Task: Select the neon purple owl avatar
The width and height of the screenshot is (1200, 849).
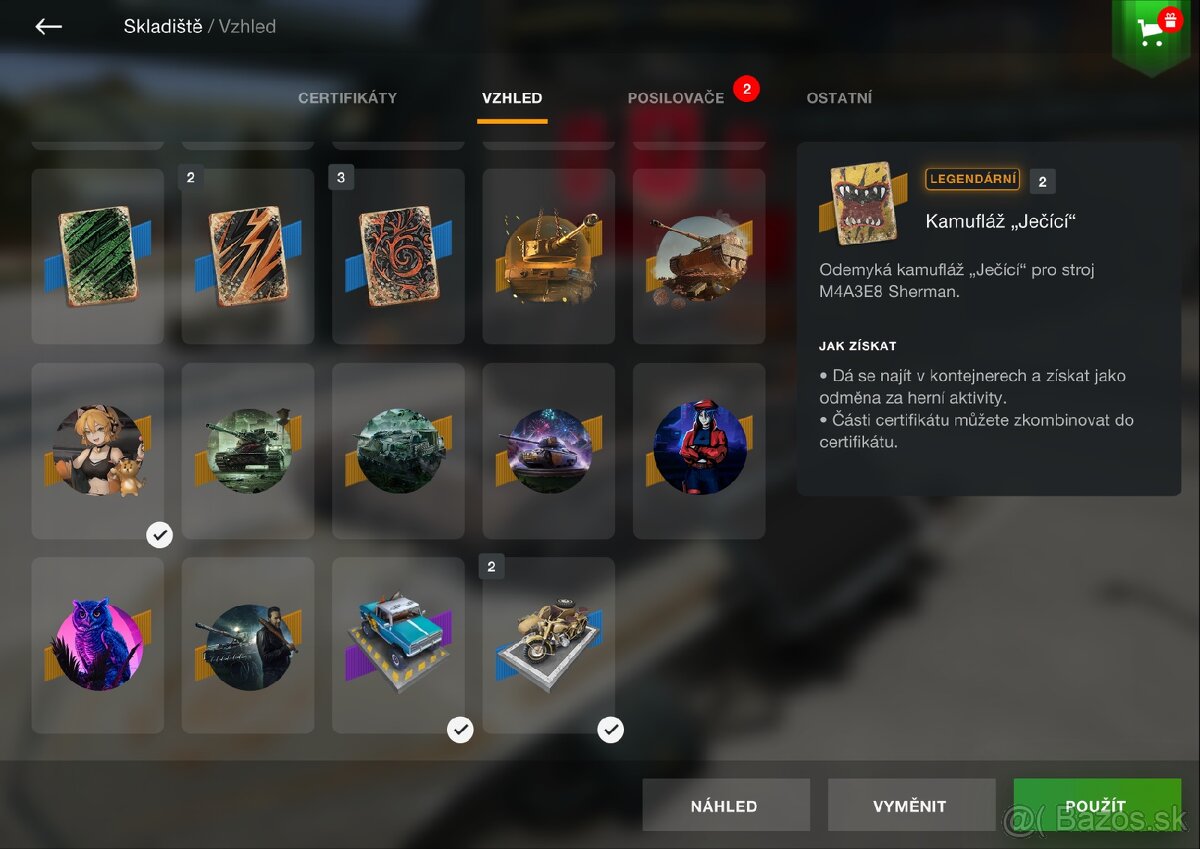Action: point(97,645)
